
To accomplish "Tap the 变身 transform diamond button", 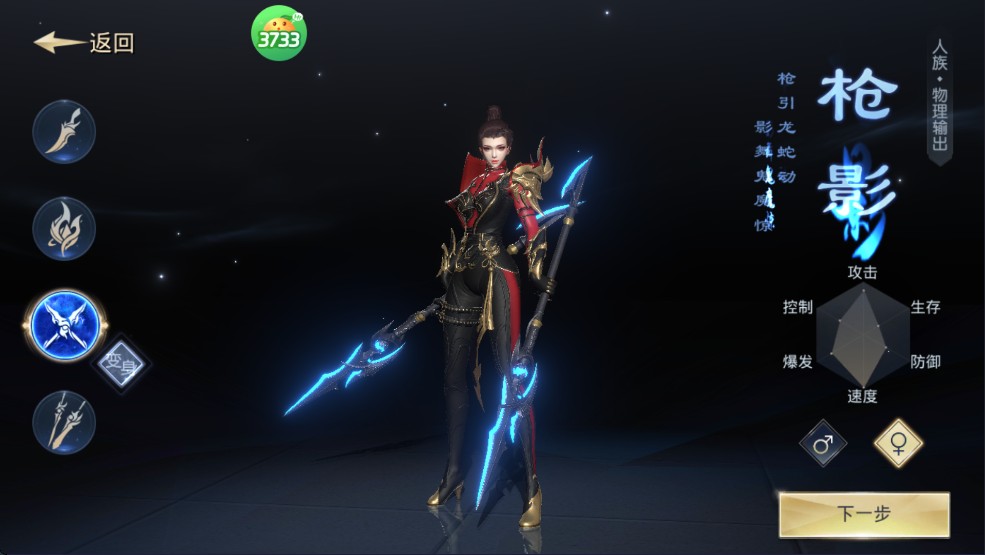I will pos(121,363).
